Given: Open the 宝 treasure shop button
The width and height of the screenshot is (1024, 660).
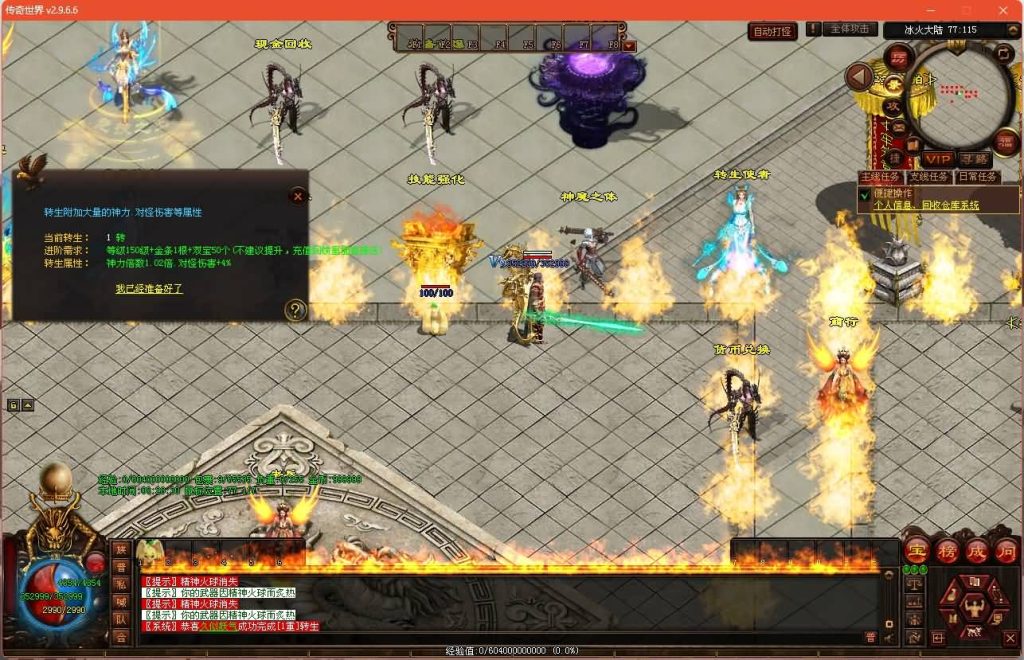Looking at the screenshot, I should coord(916,551).
